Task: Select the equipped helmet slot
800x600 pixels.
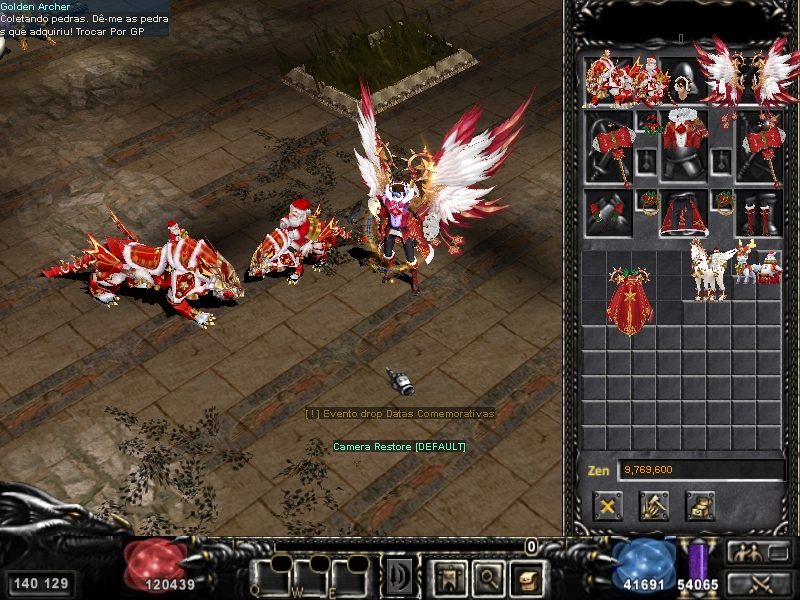Action: click(x=684, y=78)
